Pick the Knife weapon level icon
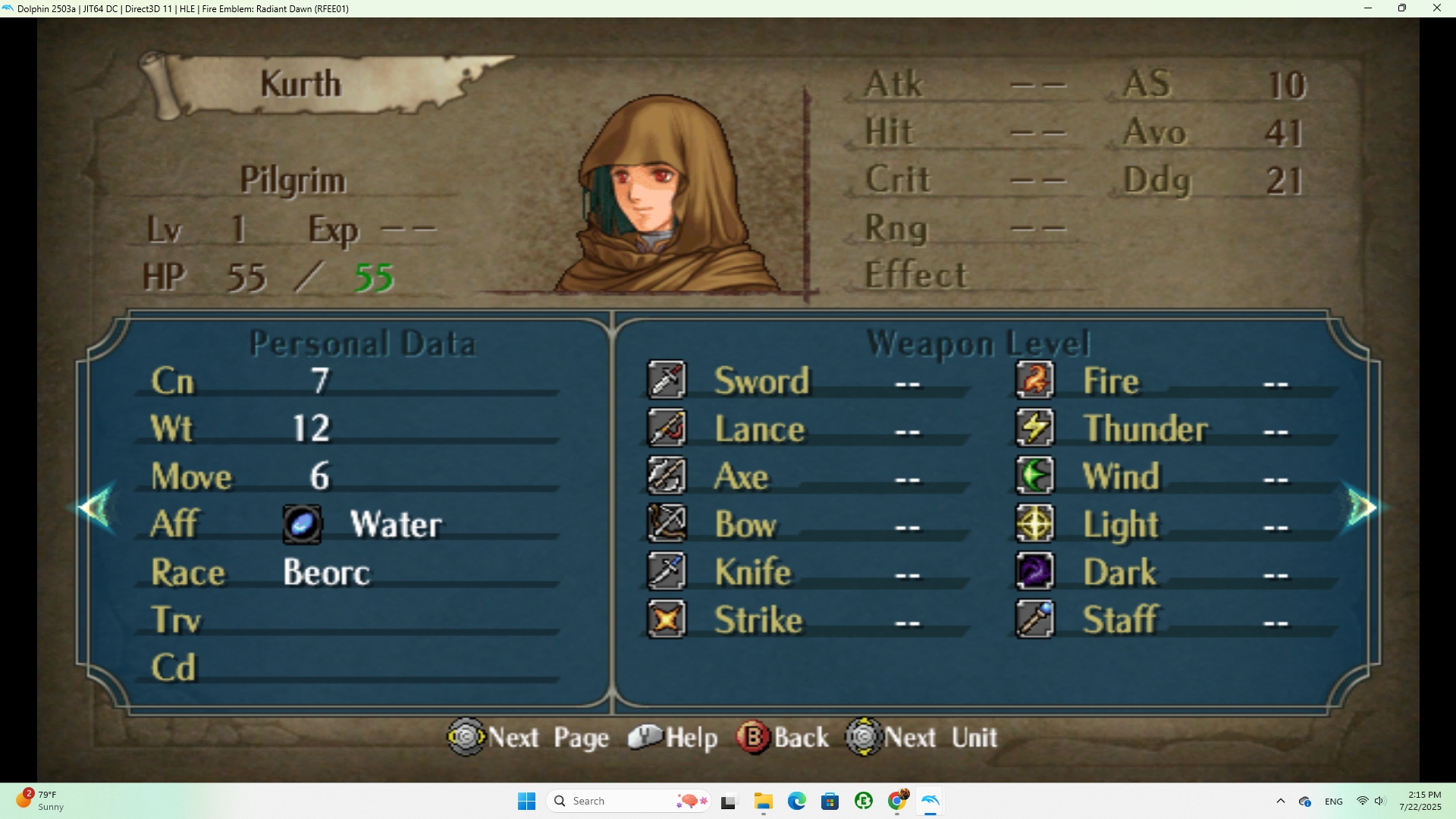Screen dimensions: 1456x819 pos(667,572)
